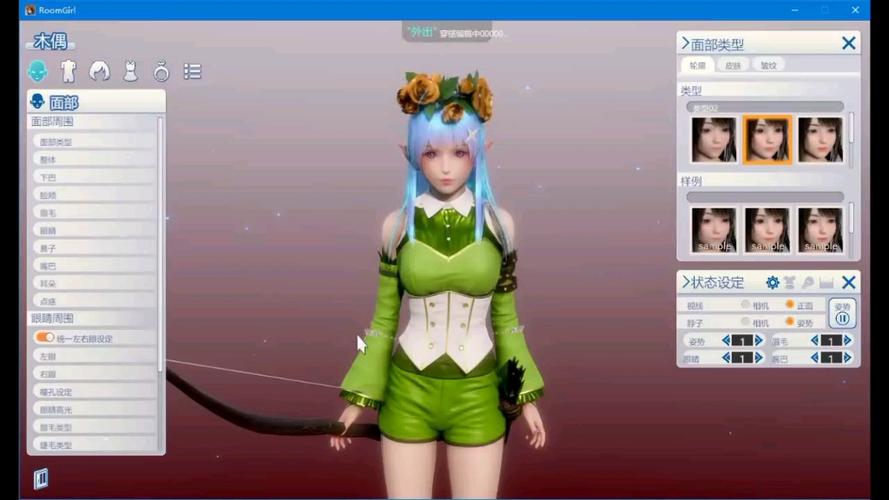Switch to the 皱纹 tab
Screen dimensions: 889x500
(x=767, y=65)
